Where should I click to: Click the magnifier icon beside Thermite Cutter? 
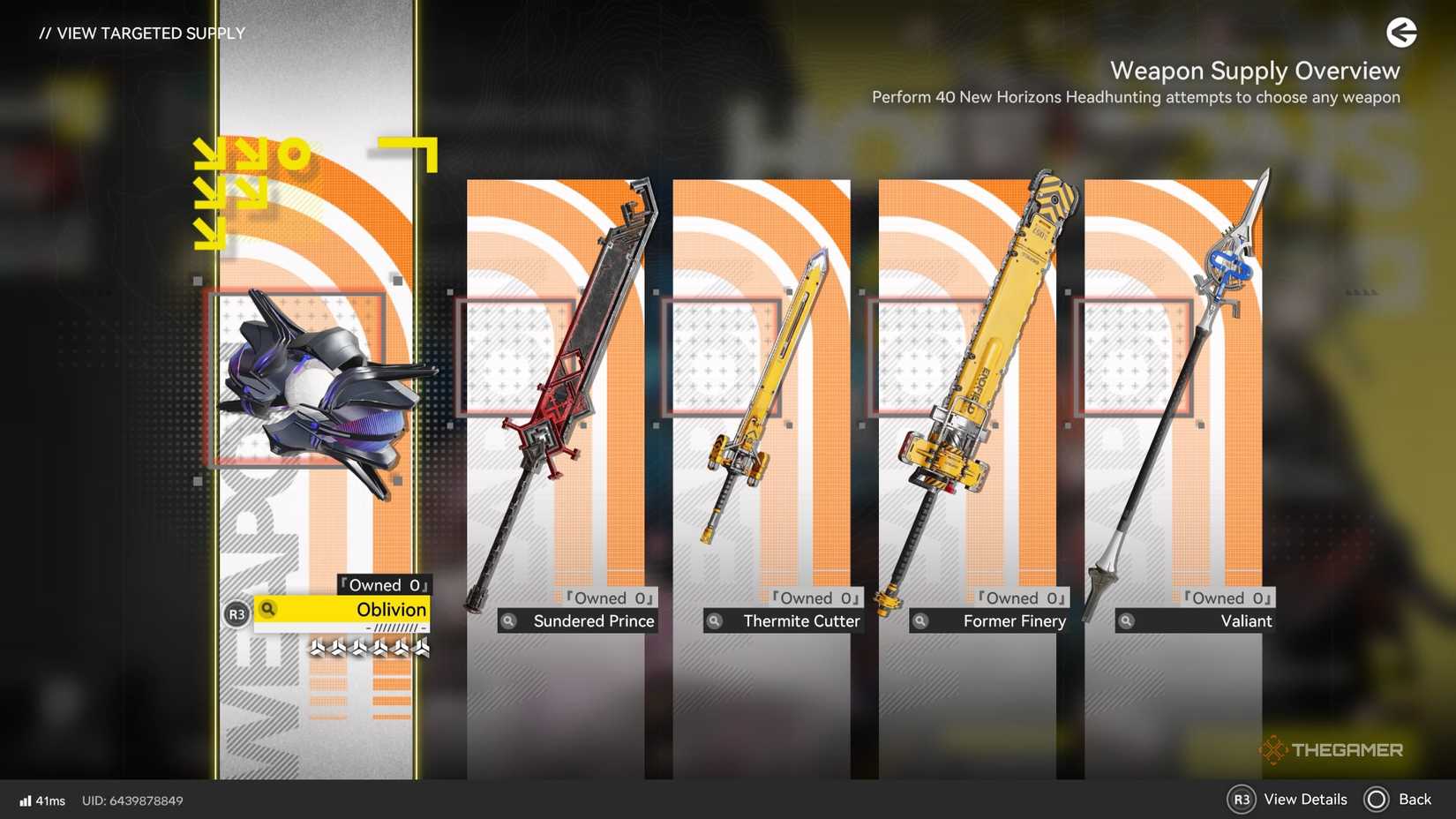(715, 620)
